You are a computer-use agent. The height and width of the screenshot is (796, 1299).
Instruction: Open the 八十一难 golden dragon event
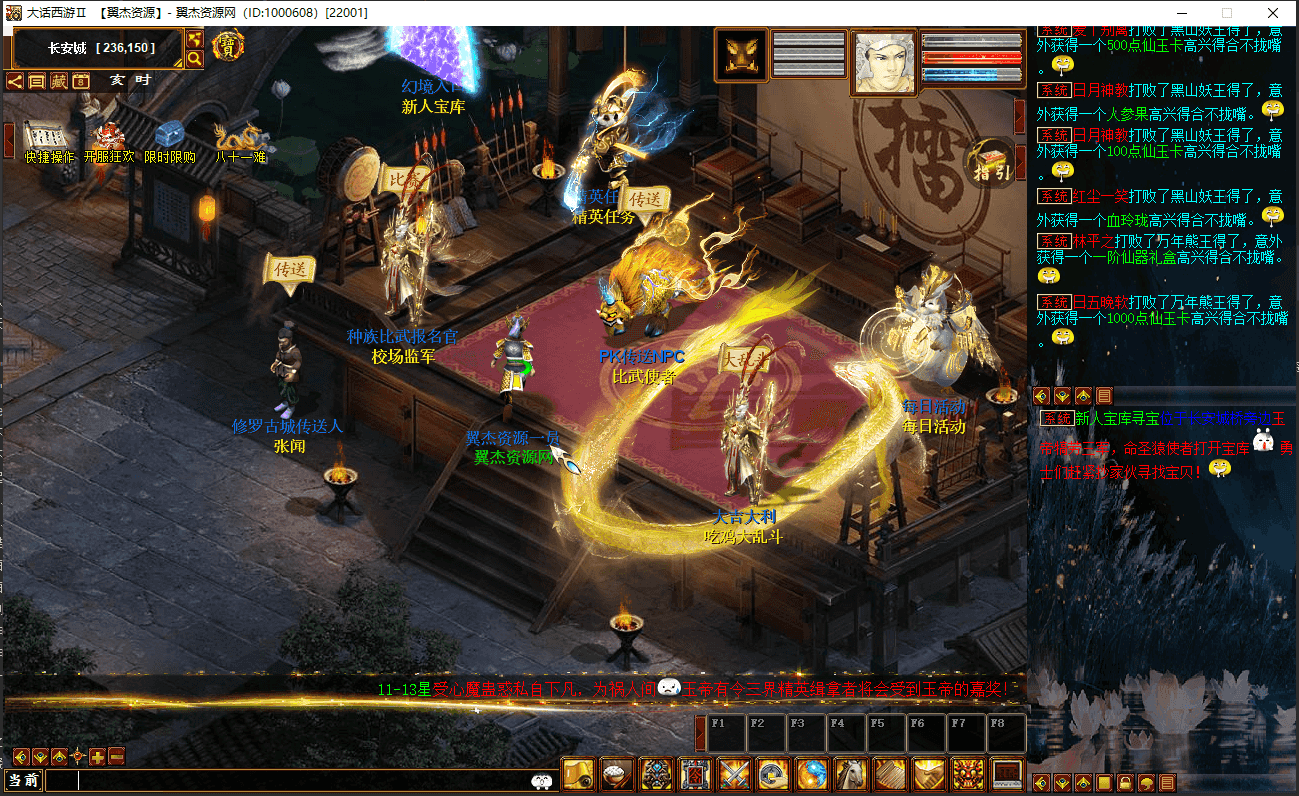click(x=240, y=139)
